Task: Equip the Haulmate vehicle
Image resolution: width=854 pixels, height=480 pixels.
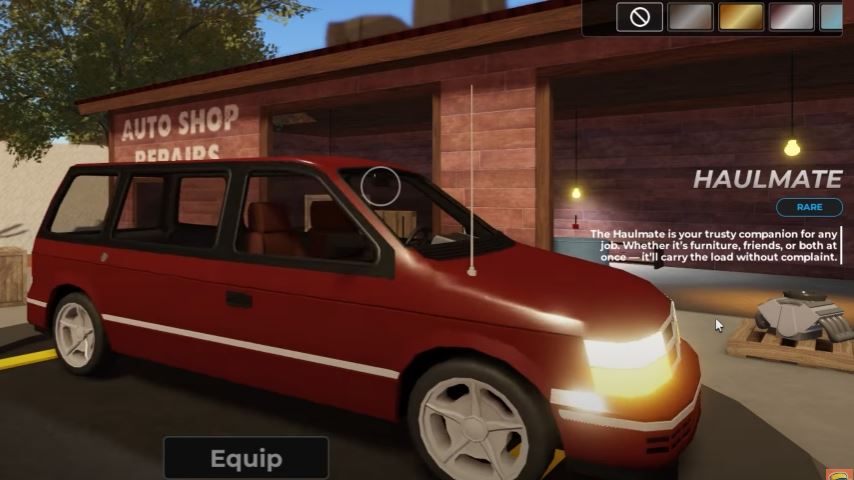Action: pyautogui.click(x=246, y=459)
